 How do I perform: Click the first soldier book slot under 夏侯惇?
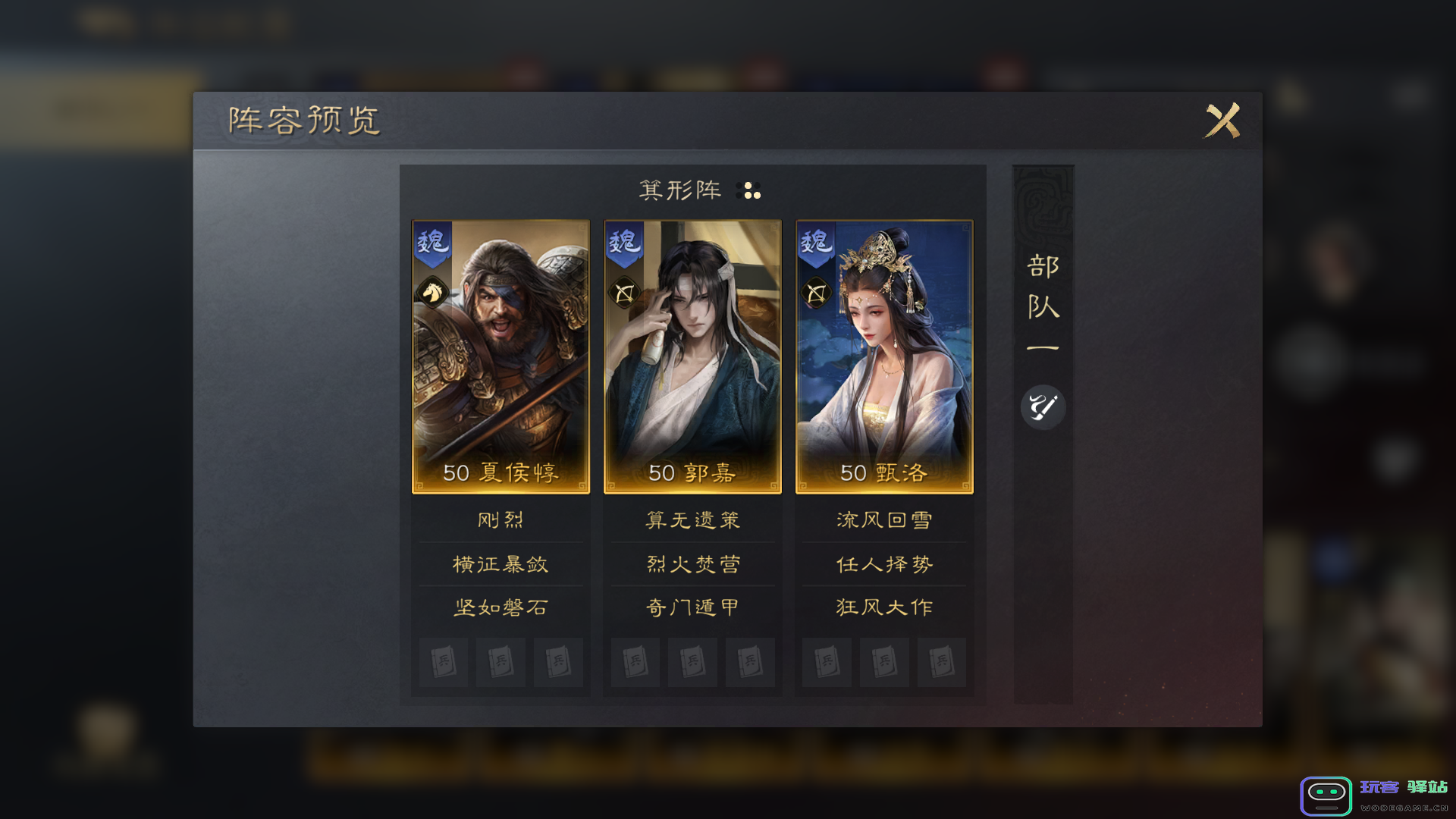[443, 662]
